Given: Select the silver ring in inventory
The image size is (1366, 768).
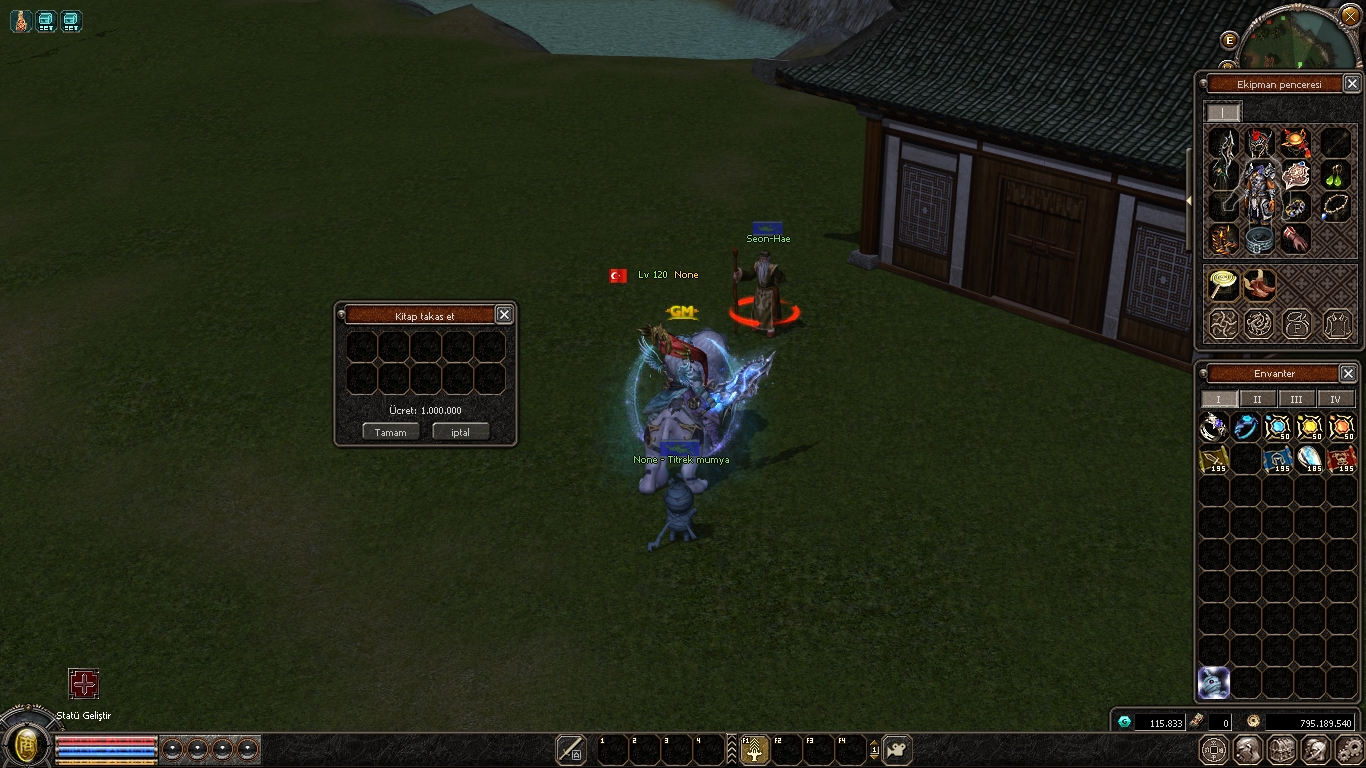Looking at the screenshot, I should point(1214,428).
